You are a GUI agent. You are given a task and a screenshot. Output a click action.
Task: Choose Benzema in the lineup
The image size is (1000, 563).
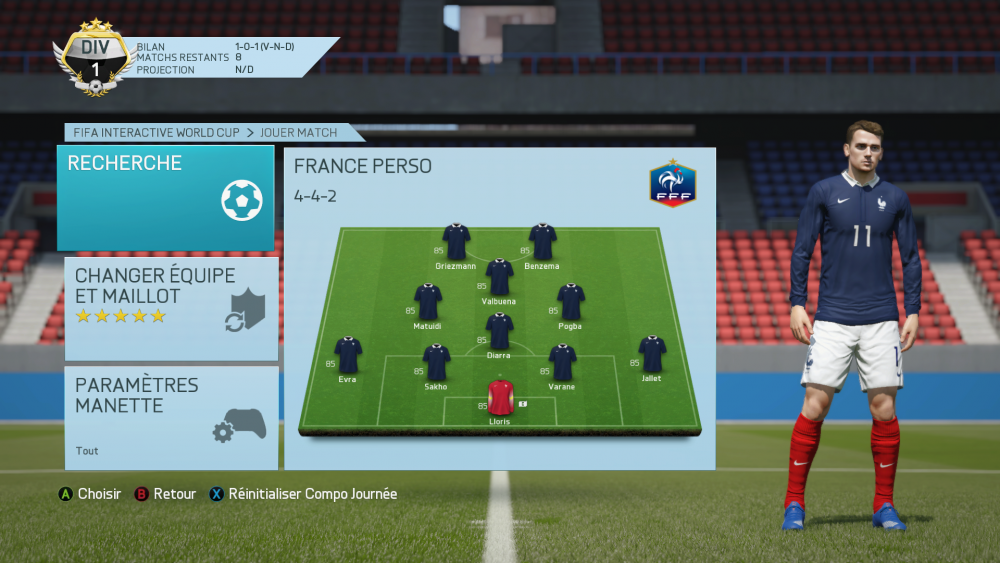[542, 241]
